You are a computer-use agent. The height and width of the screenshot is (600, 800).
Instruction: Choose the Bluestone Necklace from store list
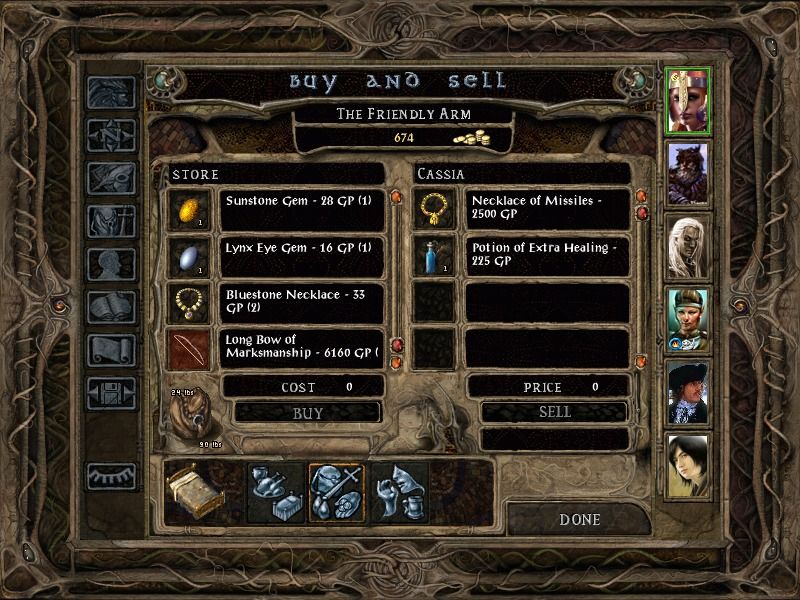click(302, 301)
